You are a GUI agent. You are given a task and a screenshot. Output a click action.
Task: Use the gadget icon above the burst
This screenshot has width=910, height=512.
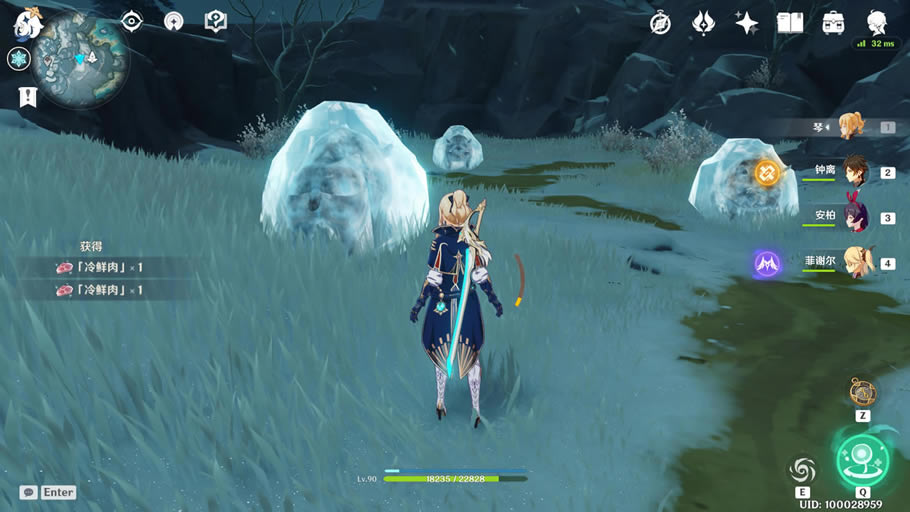862,392
